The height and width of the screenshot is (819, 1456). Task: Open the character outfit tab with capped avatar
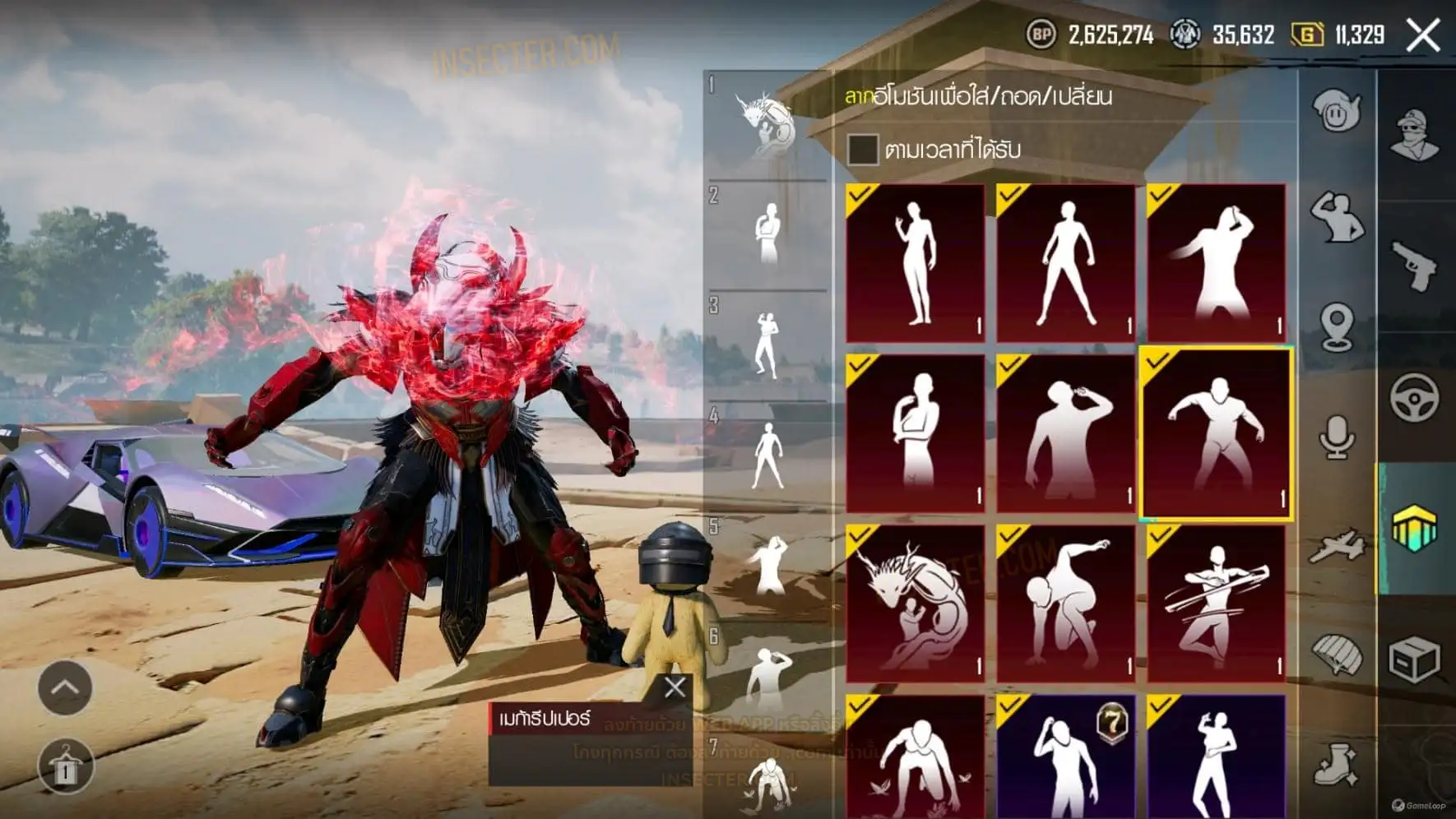(x=1415, y=135)
